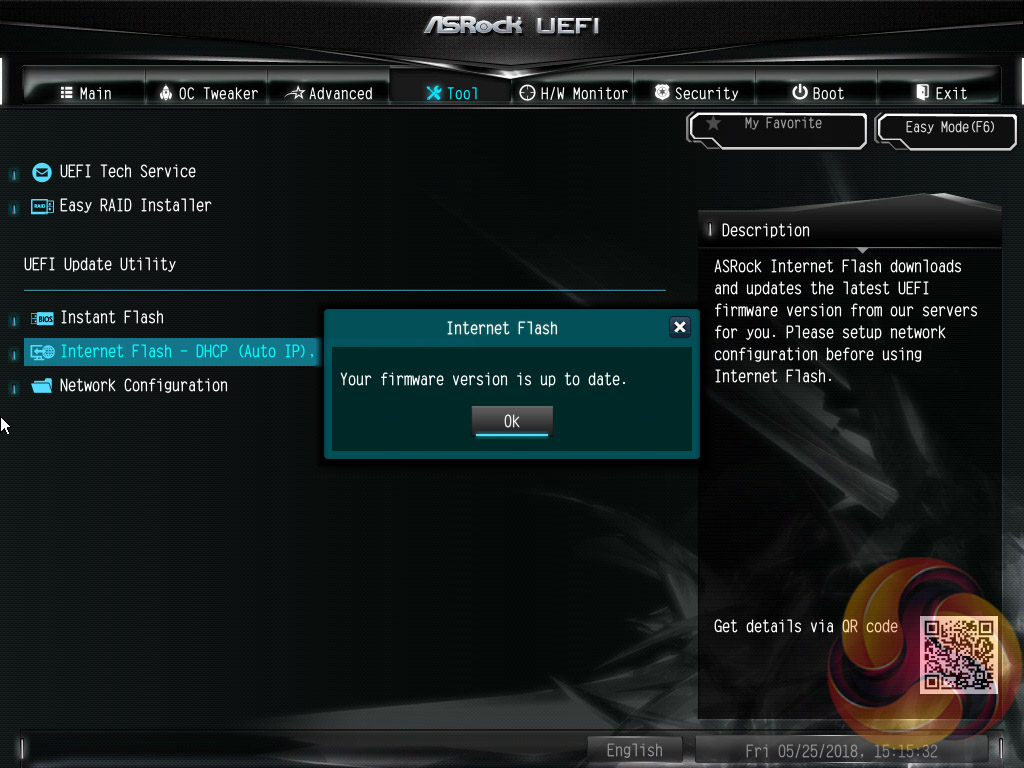This screenshot has height=768, width=1024.
Task: Show the H/W Monitor tab
Action: click(574, 93)
